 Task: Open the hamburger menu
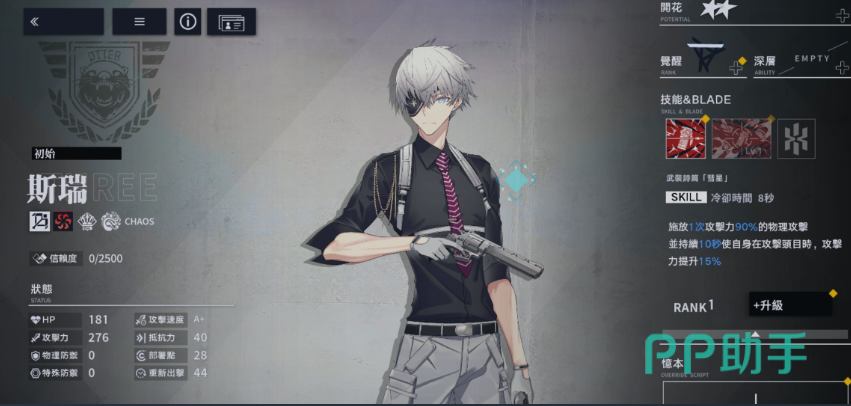coord(139,21)
